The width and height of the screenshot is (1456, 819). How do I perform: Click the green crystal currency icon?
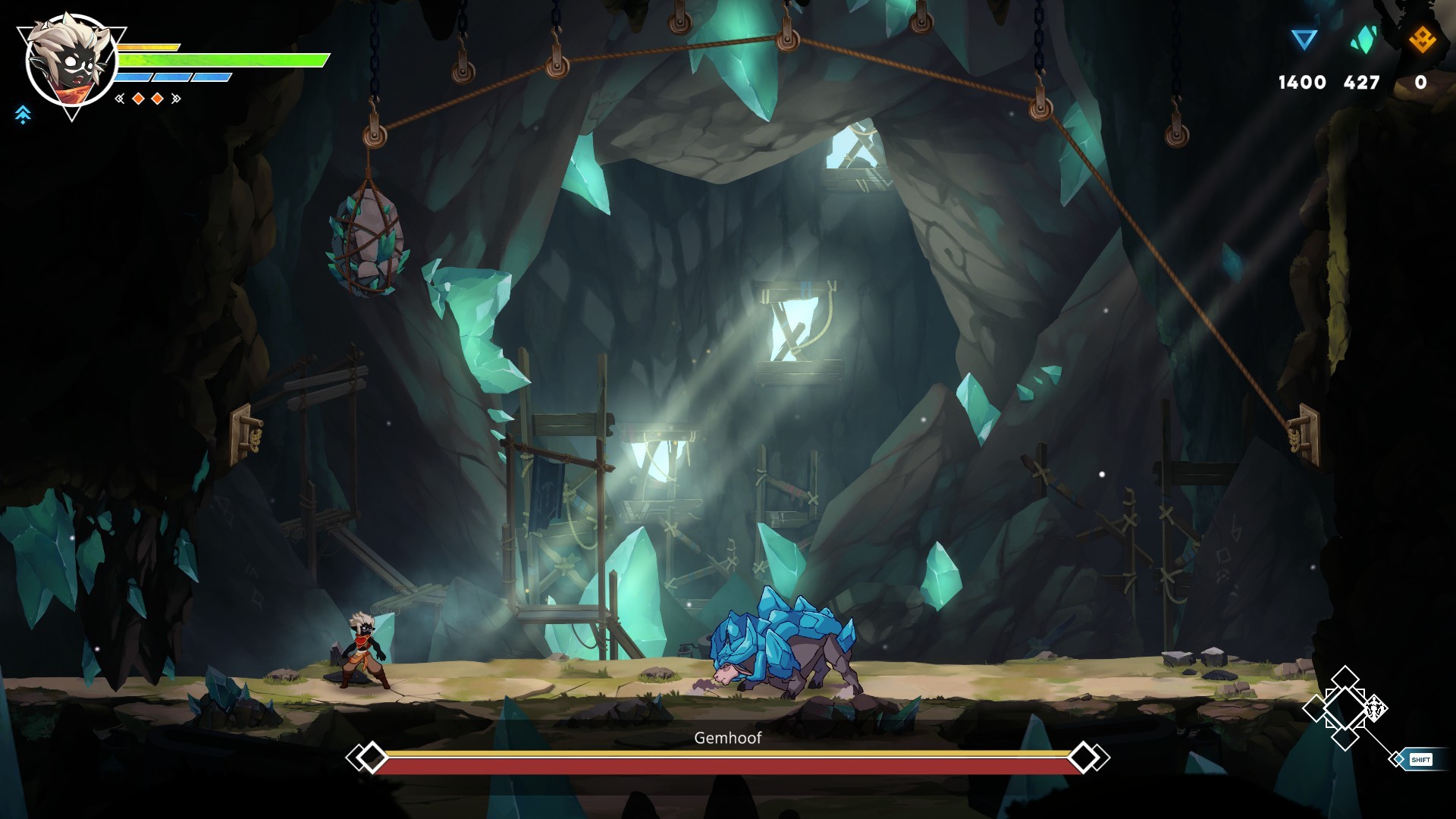1363,39
